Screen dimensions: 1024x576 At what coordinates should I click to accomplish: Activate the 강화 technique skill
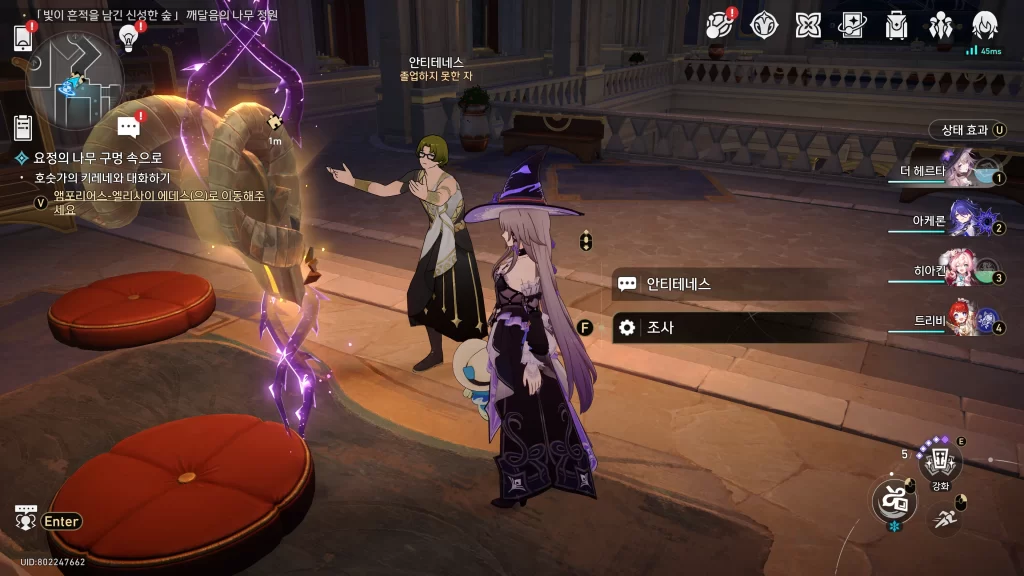tap(940, 462)
